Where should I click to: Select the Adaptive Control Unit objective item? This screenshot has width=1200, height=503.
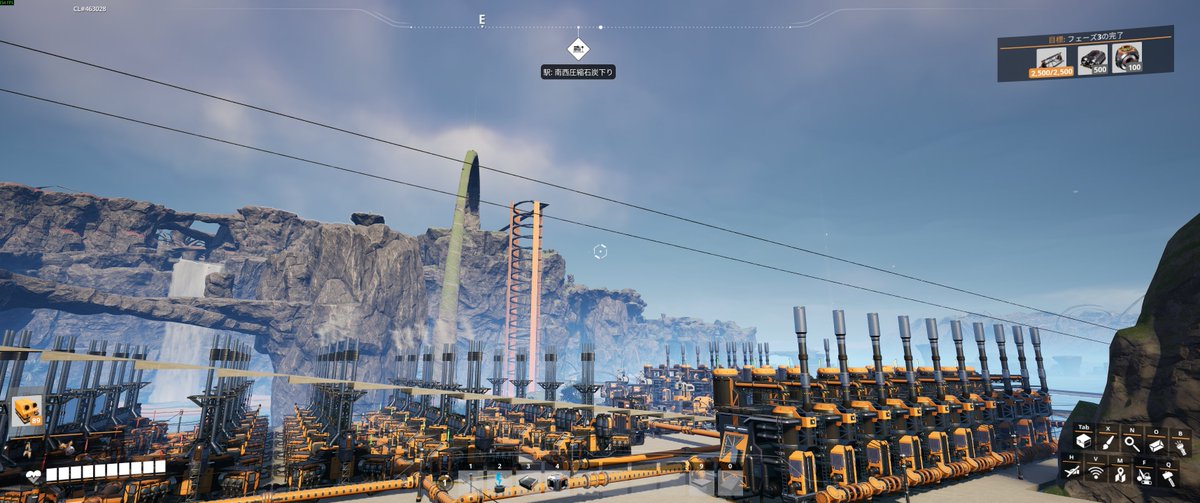pos(1127,58)
